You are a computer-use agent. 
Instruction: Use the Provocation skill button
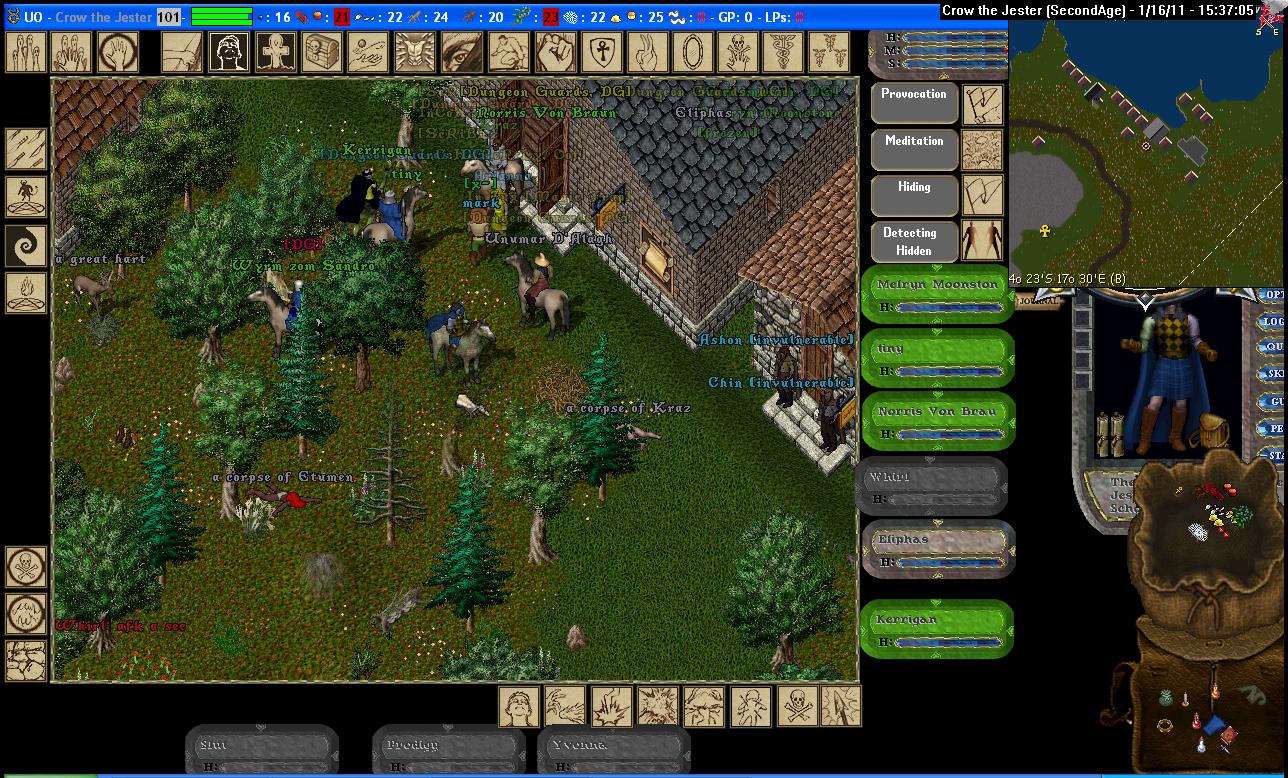(x=914, y=103)
